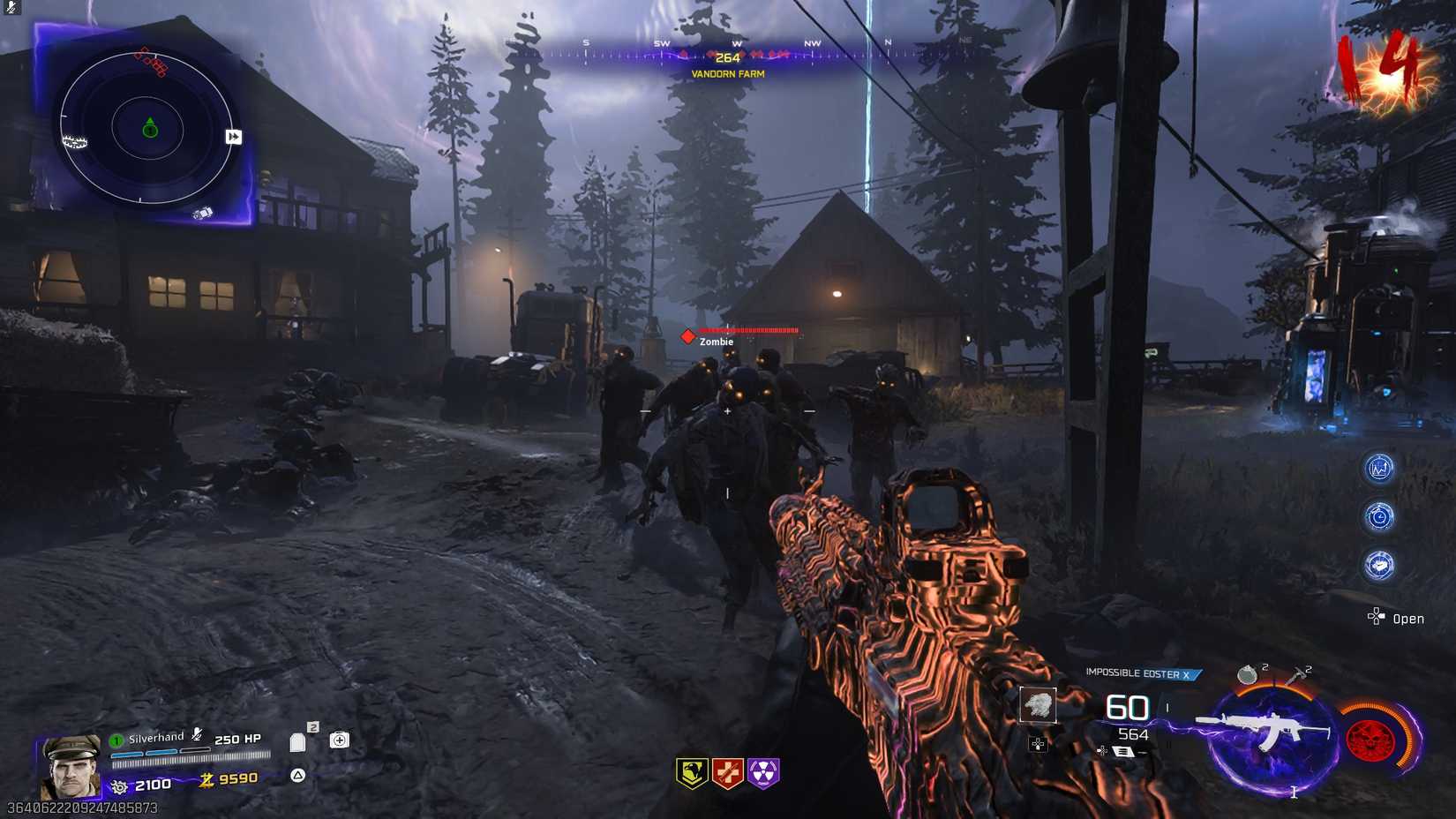The width and height of the screenshot is (1456, 819).
Task: Select the first aid kit icon
Action: (340, 740)
